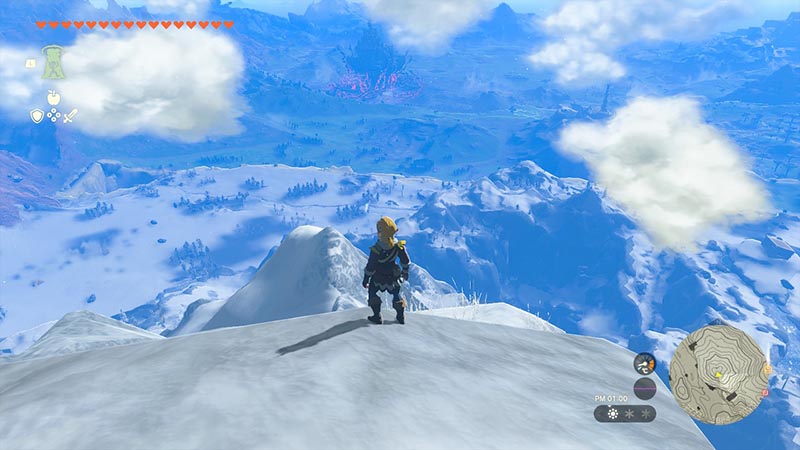Select the sword weapon quick-slot icon
This screenshot has width=800, height=450.
tap(70, 116)
